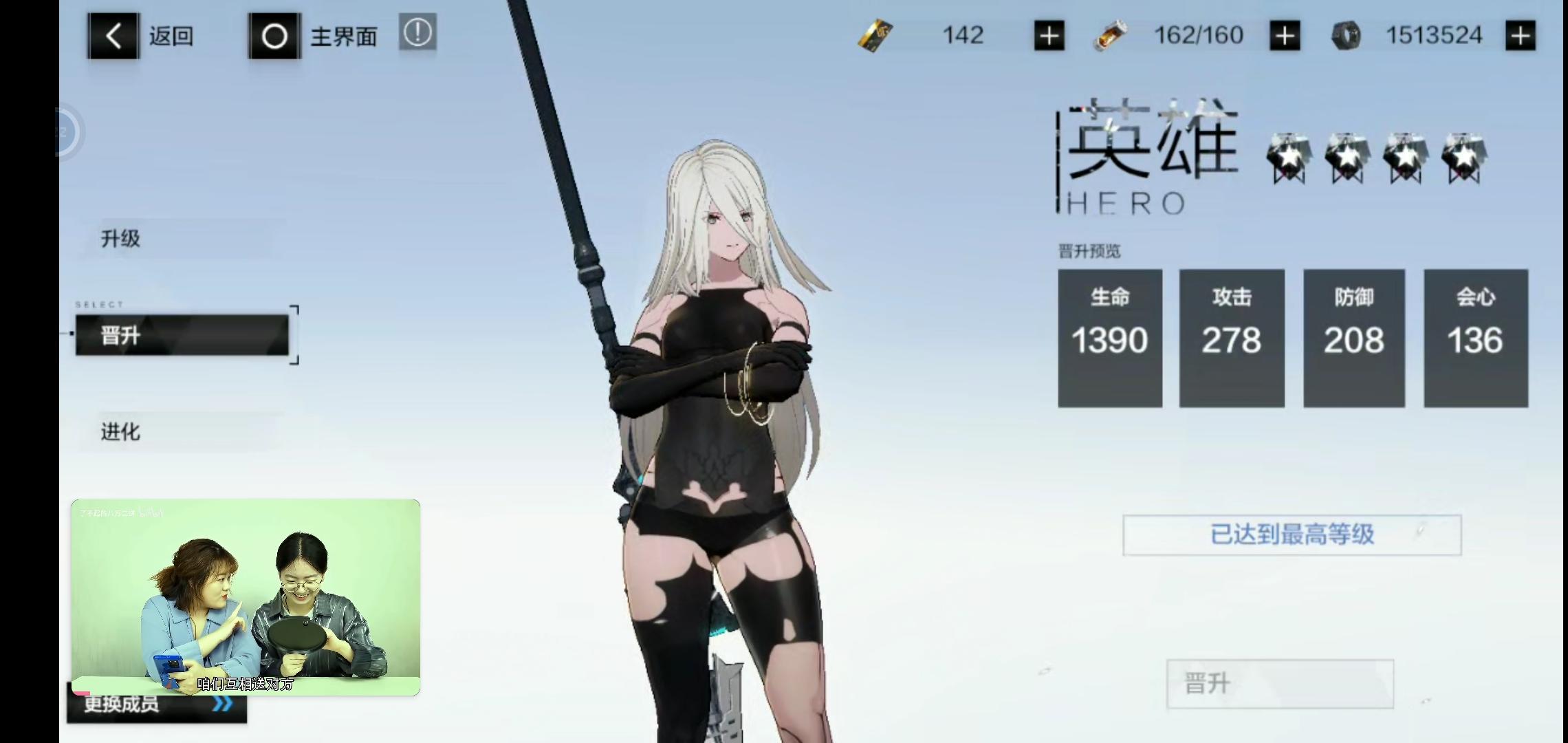Click the circle icon beside 主界面
Image resolution: width=1568 pixels, height=743 pixels.
pos(274,36)
